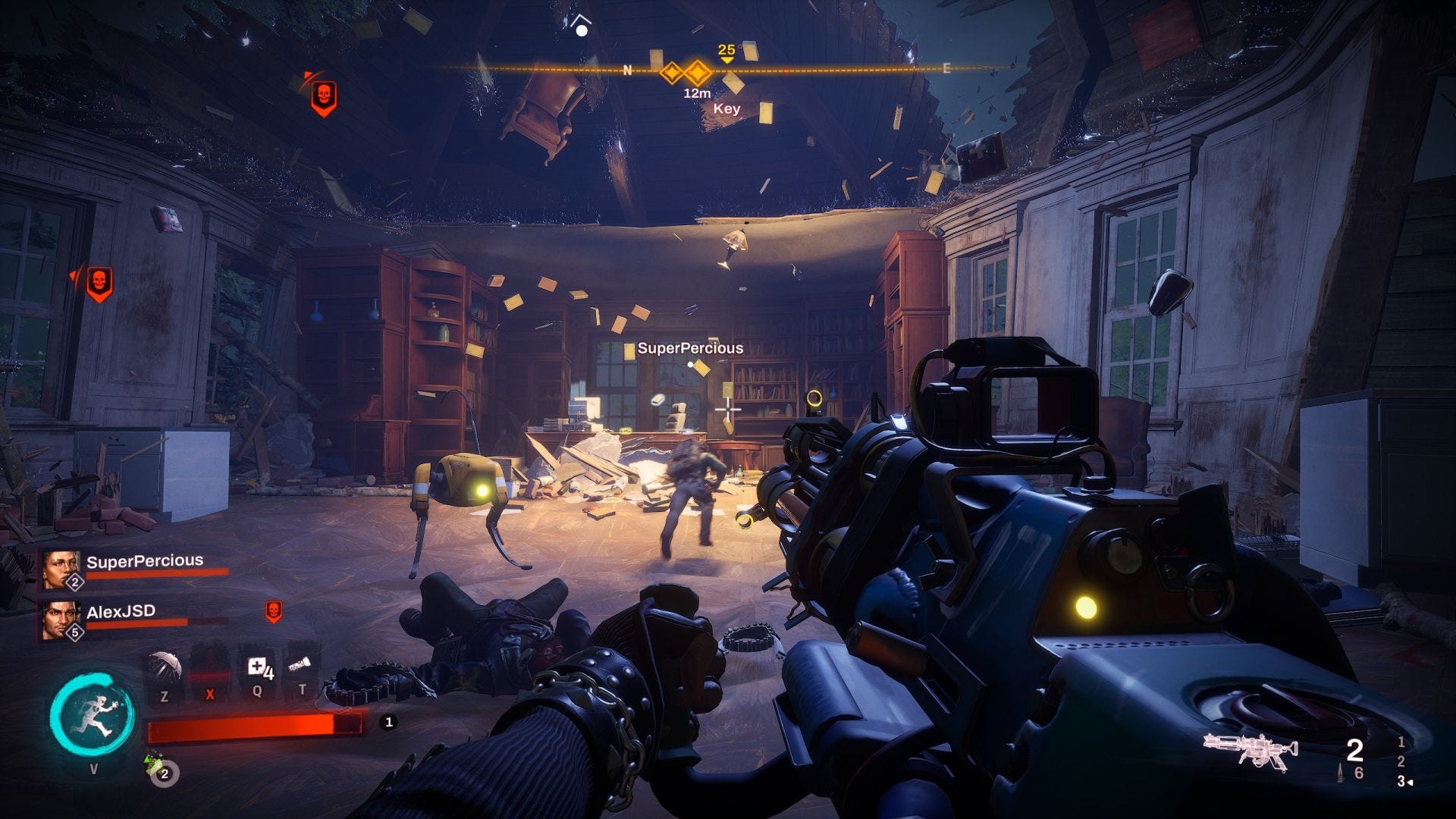
Task: Use the medkit item with count 4
Action: pos(259,669)
